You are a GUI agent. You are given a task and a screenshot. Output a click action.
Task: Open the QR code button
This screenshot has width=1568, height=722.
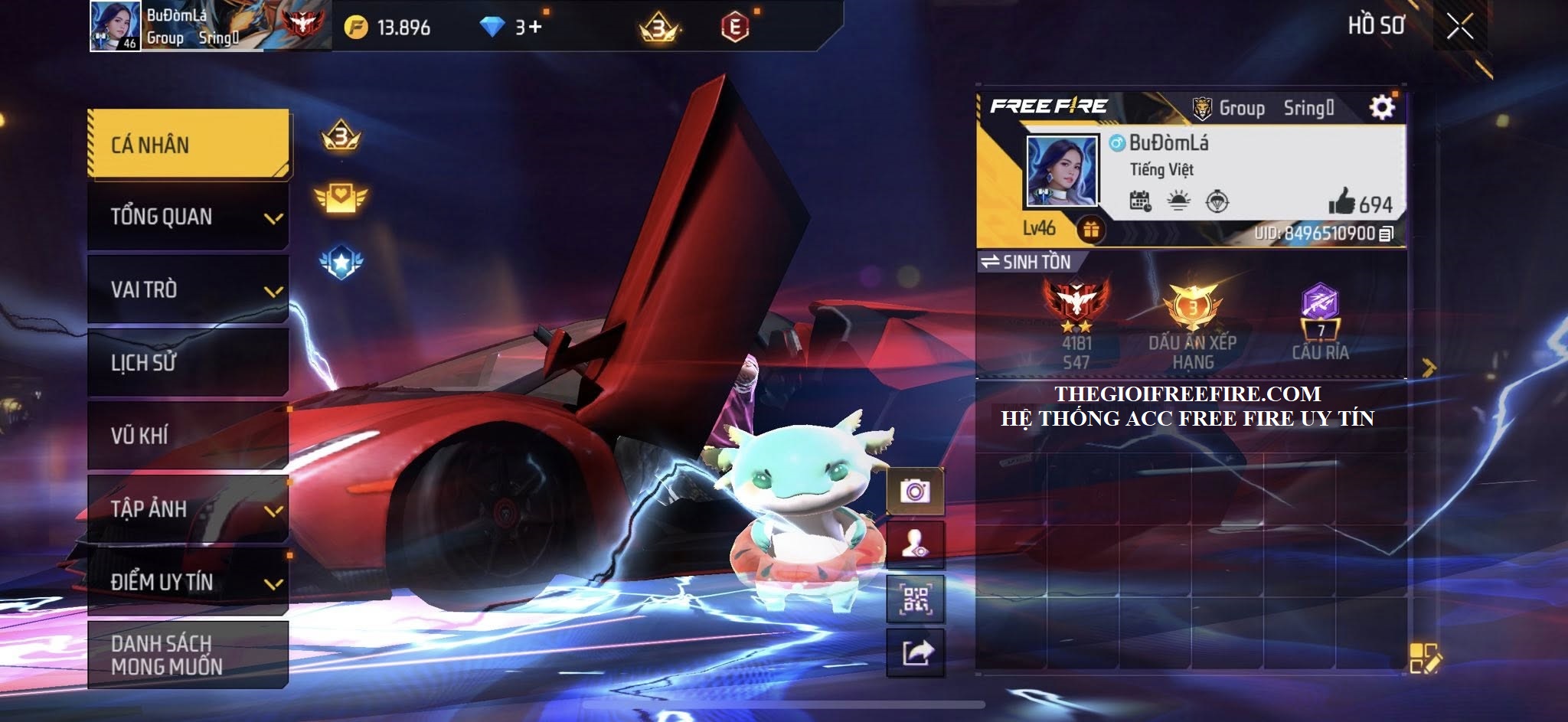(915, 599)
